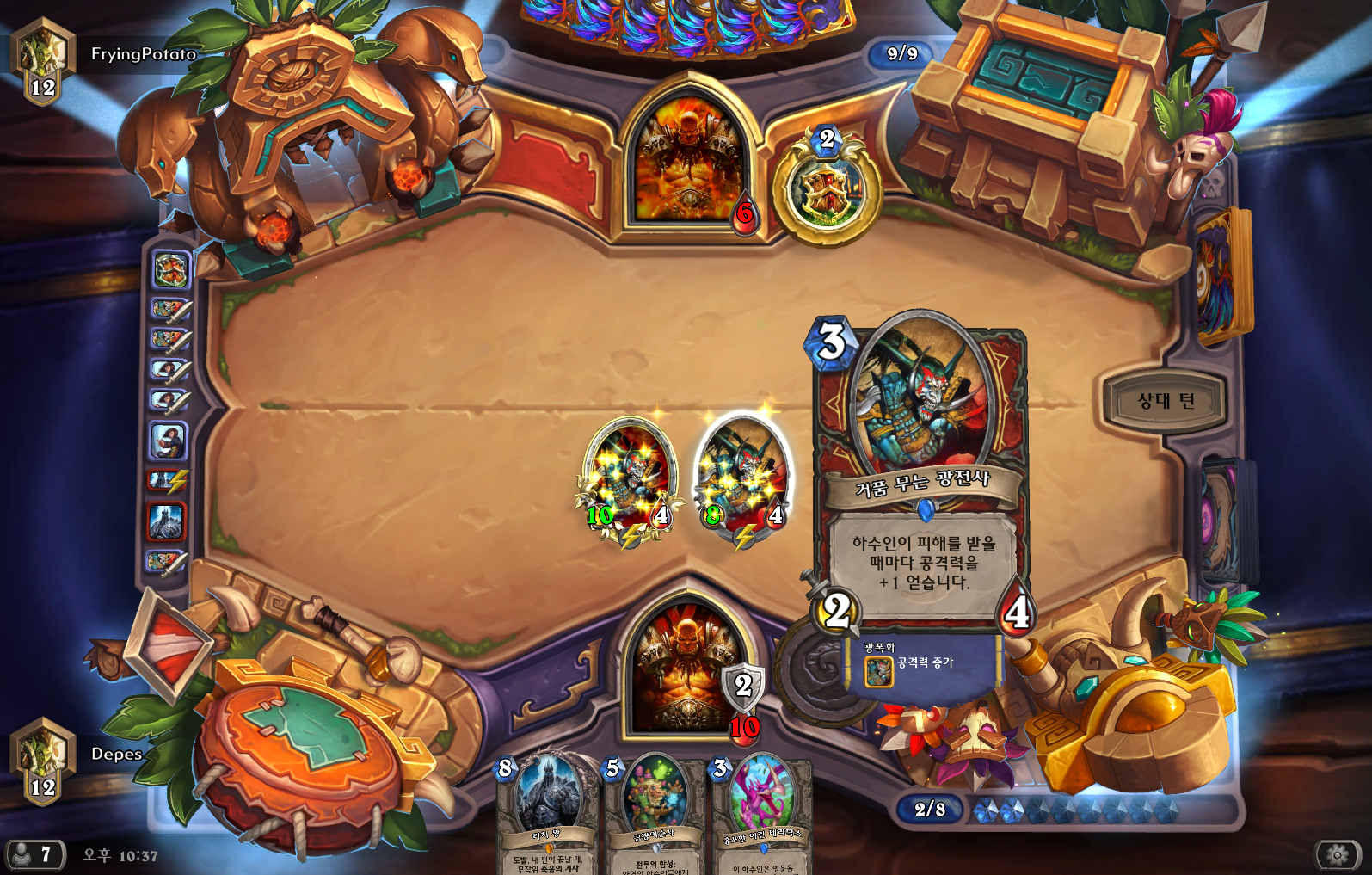The width and height of the screenshot is (1372, 875).
Task: Click the opponent's Armor Up hero power
Action: click(827, 191)
